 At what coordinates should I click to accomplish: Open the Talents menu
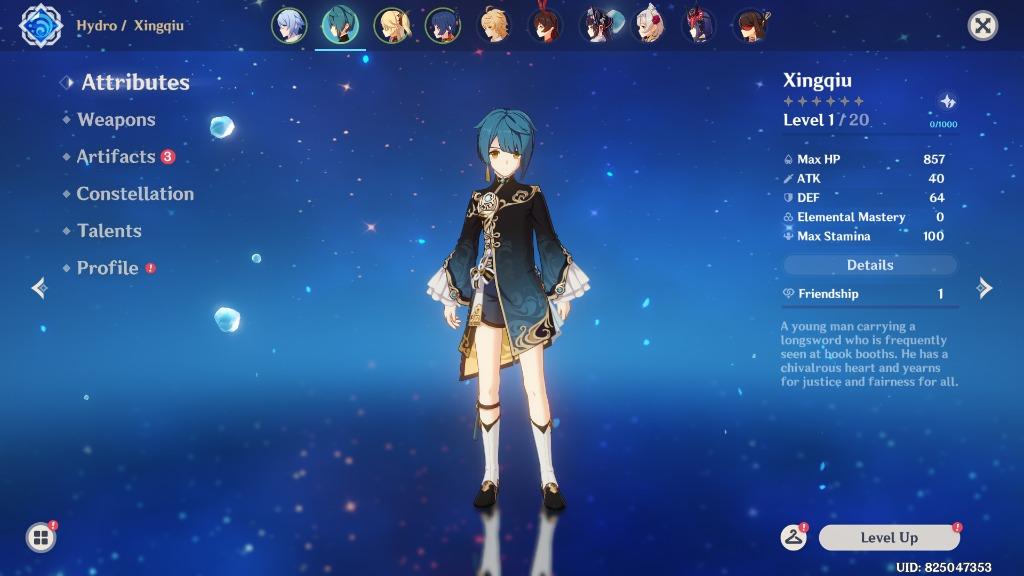(109, 231)
